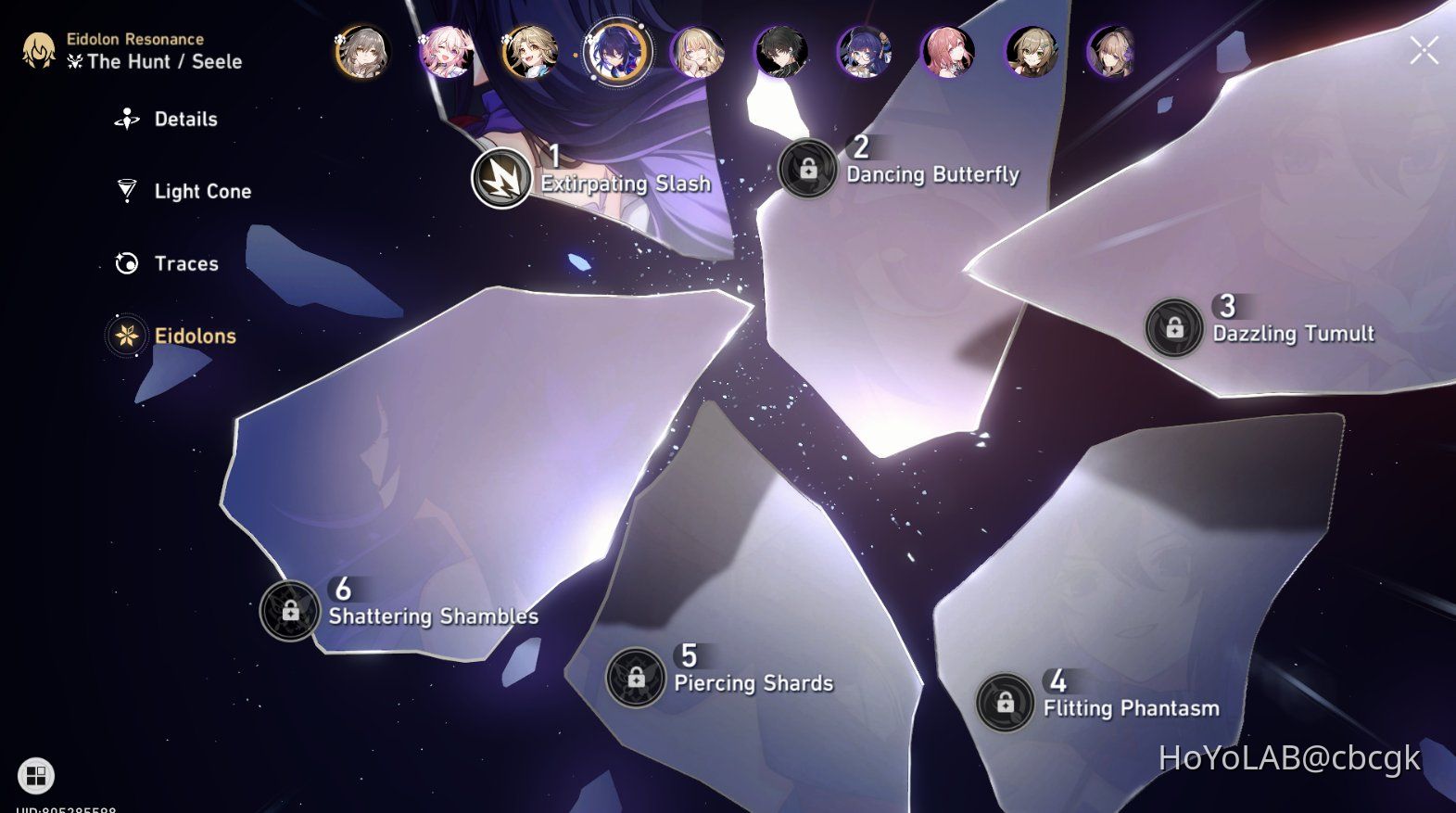Image resolution: width=1456 pixels, height=813 pixels.
Task: Click the lock icon on Shattering Shambles
Action: pos(289,610)
